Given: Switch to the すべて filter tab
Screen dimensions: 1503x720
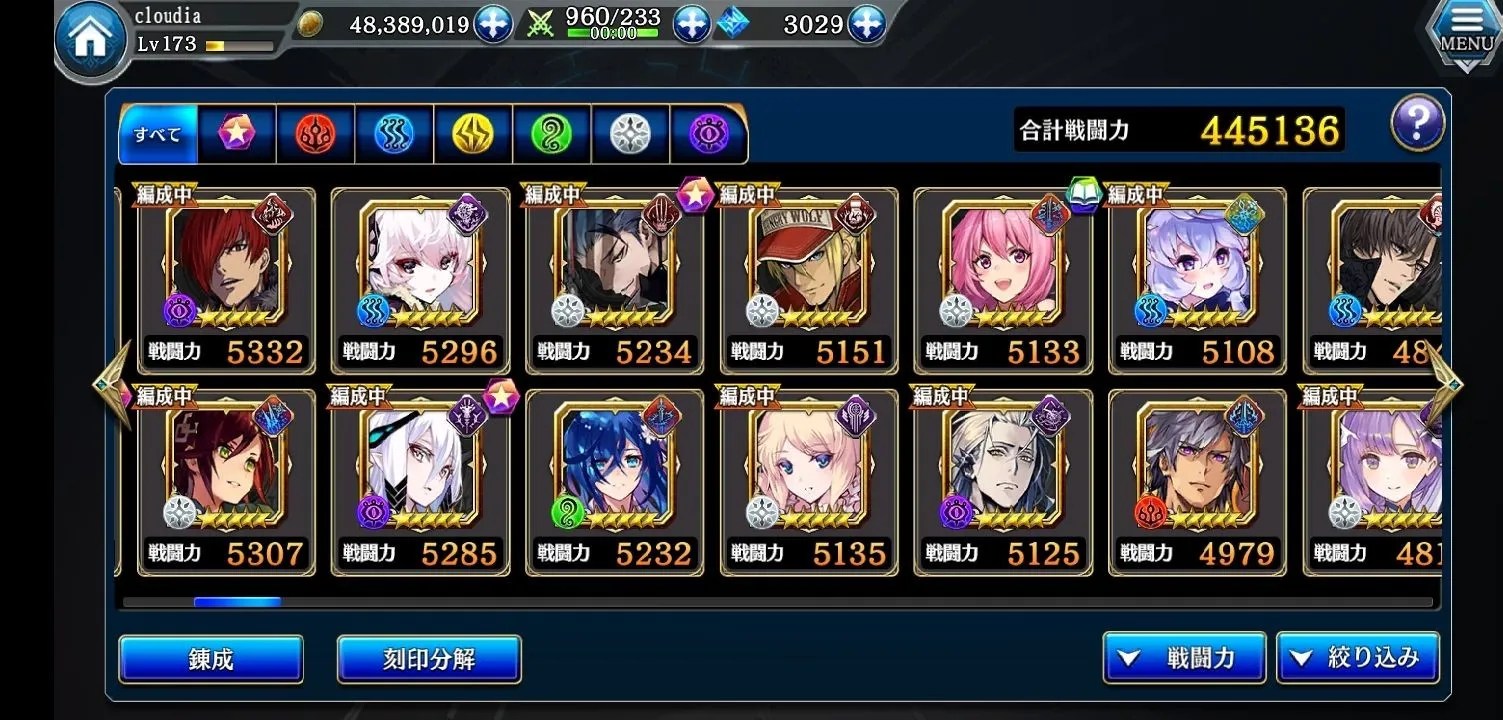Looking at the screenshot, I should [158, 134].
